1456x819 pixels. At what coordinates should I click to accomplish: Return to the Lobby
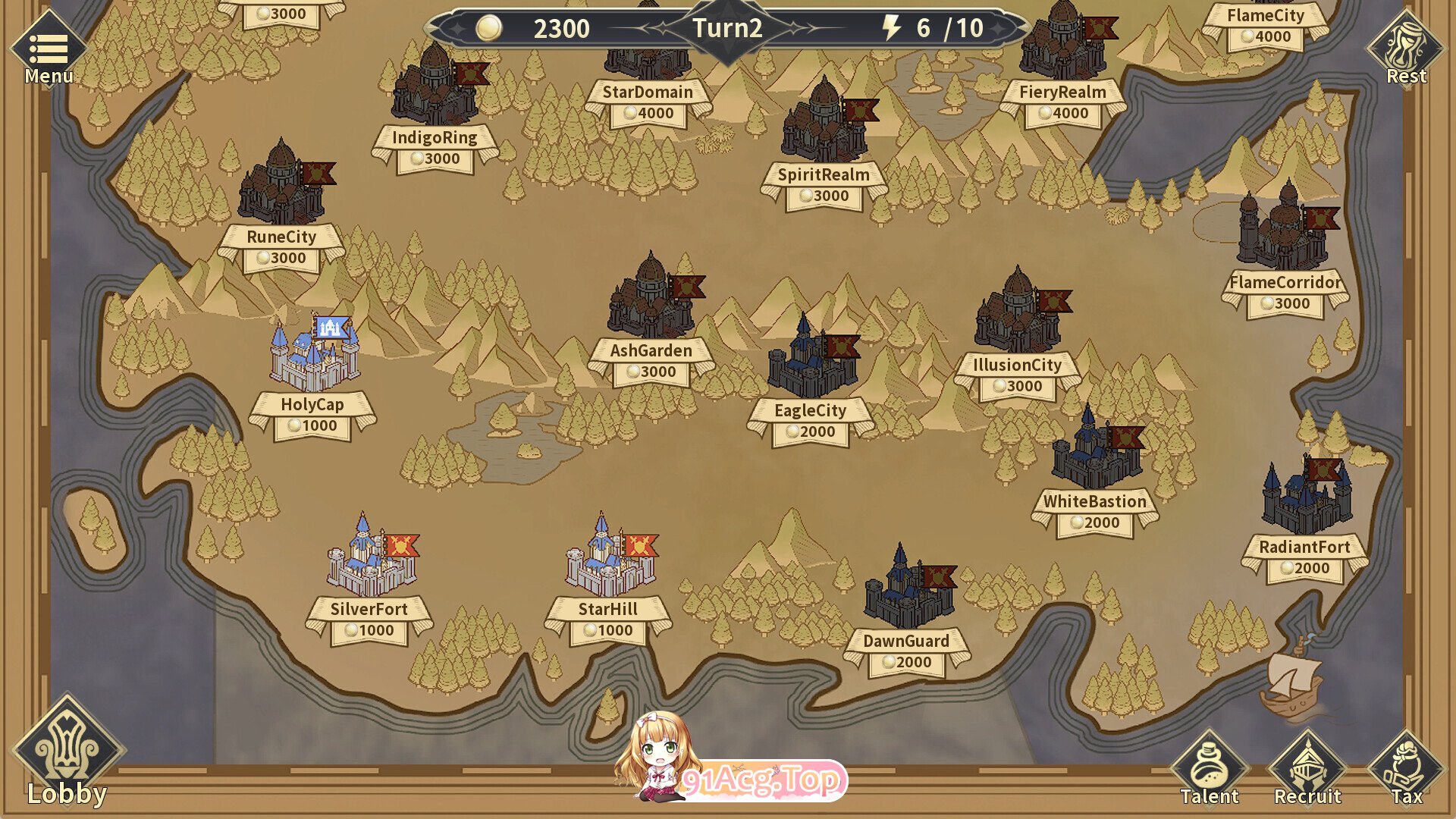tap(67, 751)
